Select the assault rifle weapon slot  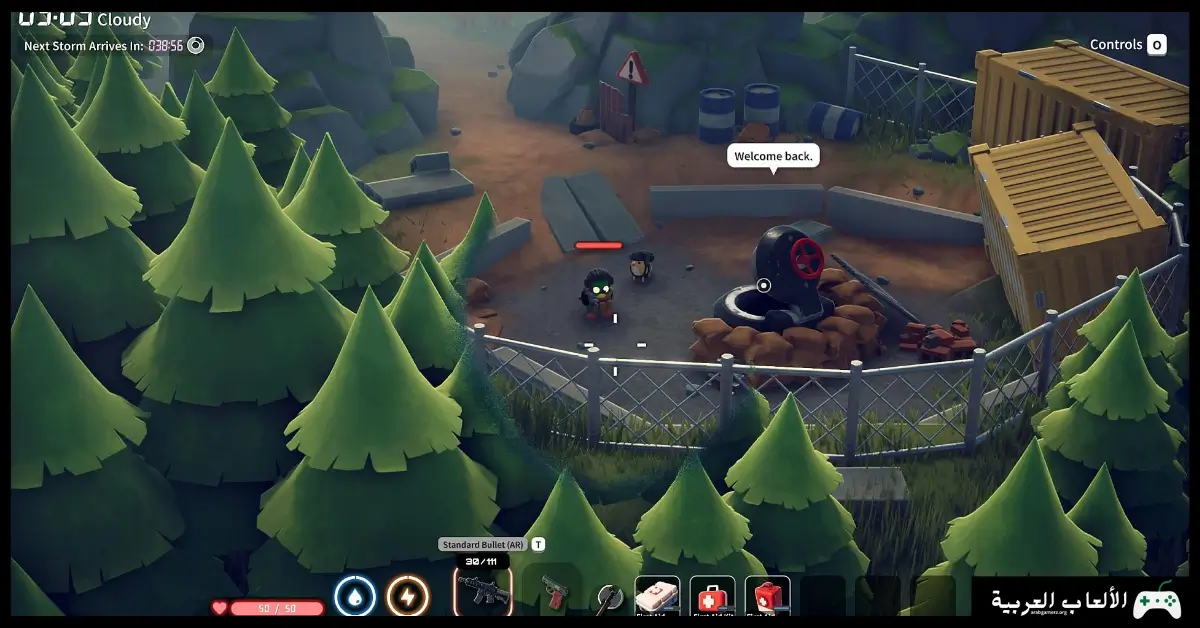tap(483, 594)
